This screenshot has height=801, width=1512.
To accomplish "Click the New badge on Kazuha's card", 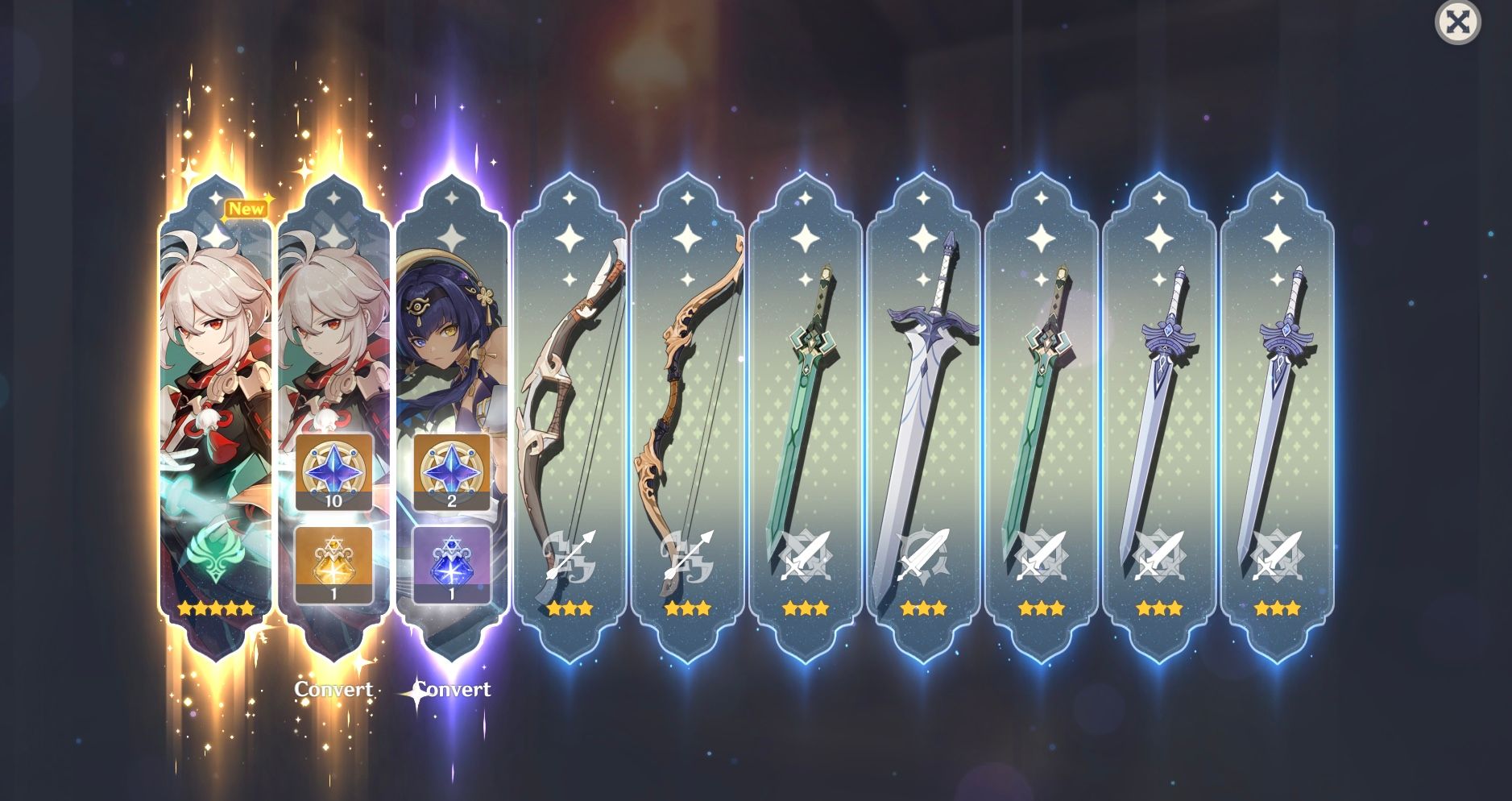I will 247,208.
